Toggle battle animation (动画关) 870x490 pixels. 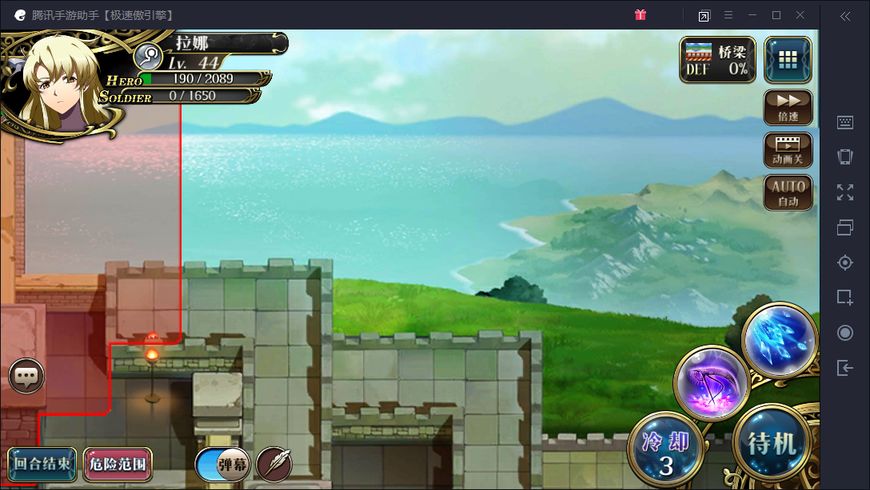click(788, 150)
